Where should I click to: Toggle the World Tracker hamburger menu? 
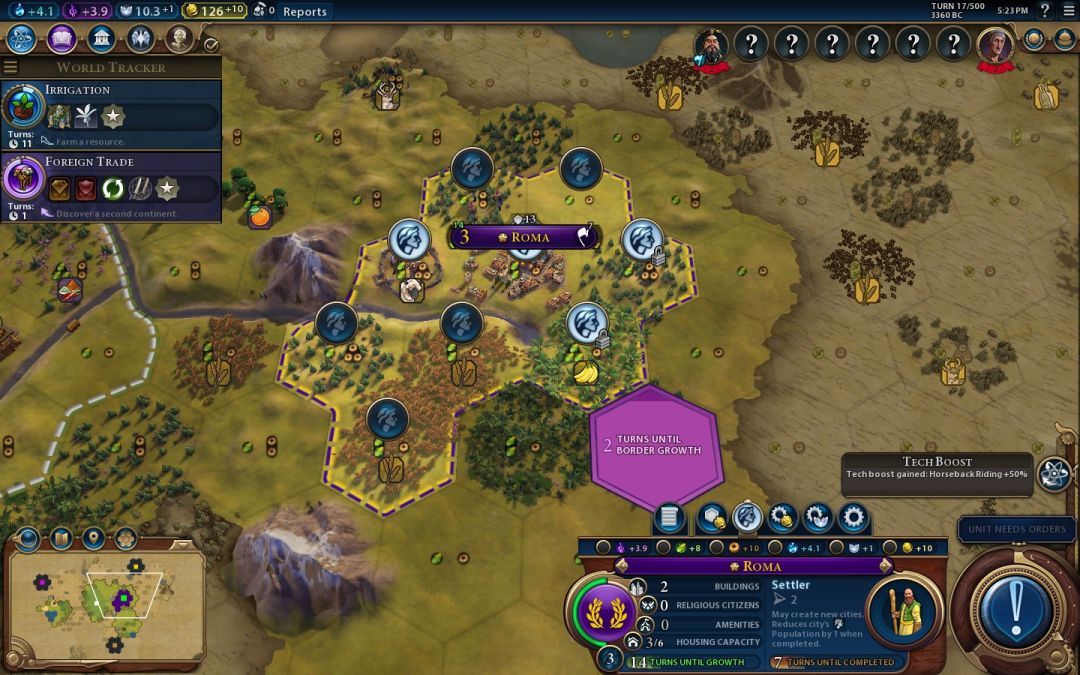pyautogui.click(x=11, y=68)
